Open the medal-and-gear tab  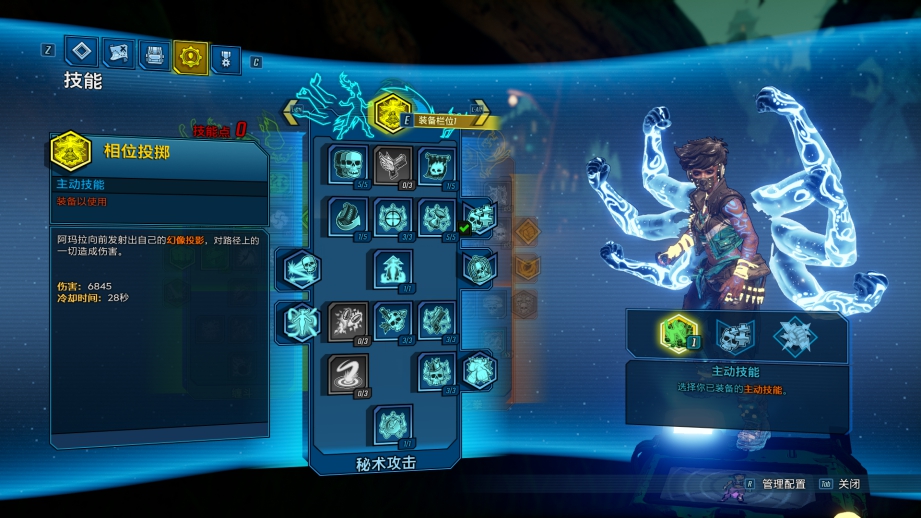(227, 54)
